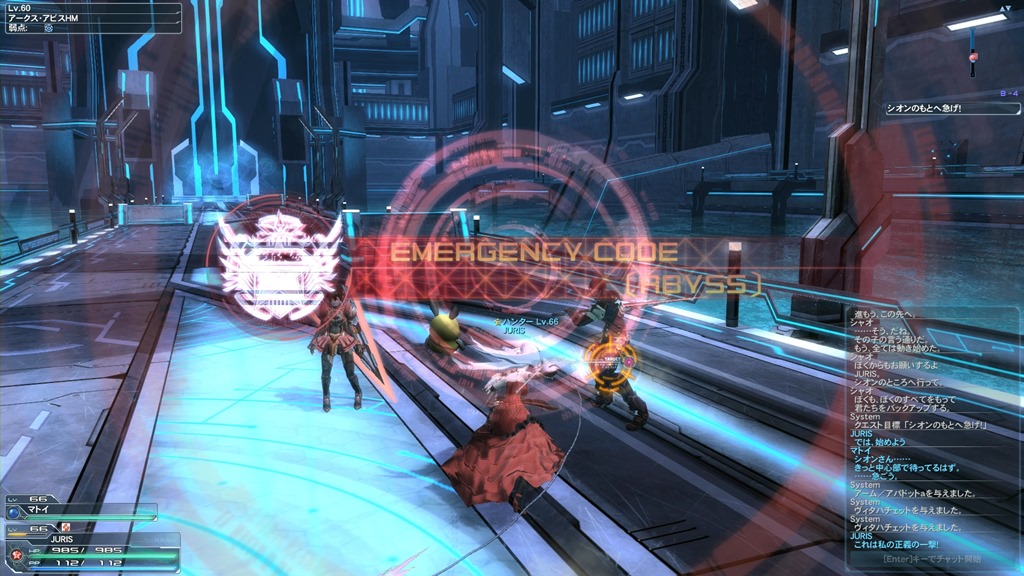Click the blue orb icon beside マトイ
Screen dimensions: 1024x576
14,512
